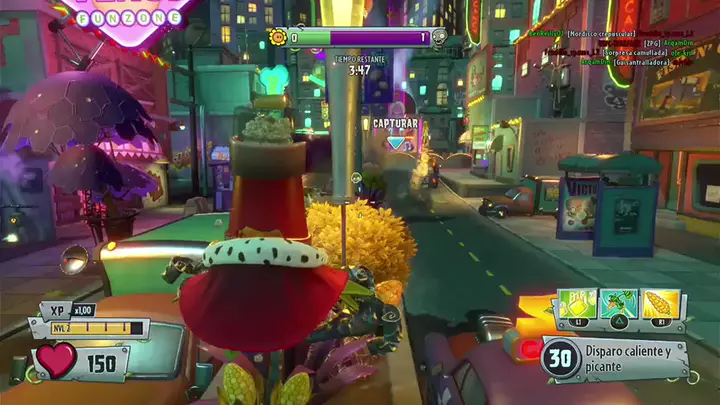The image size is (720, 405).
Task: Trigger the corn cob shuck shot ability
Action: (662, 303)
